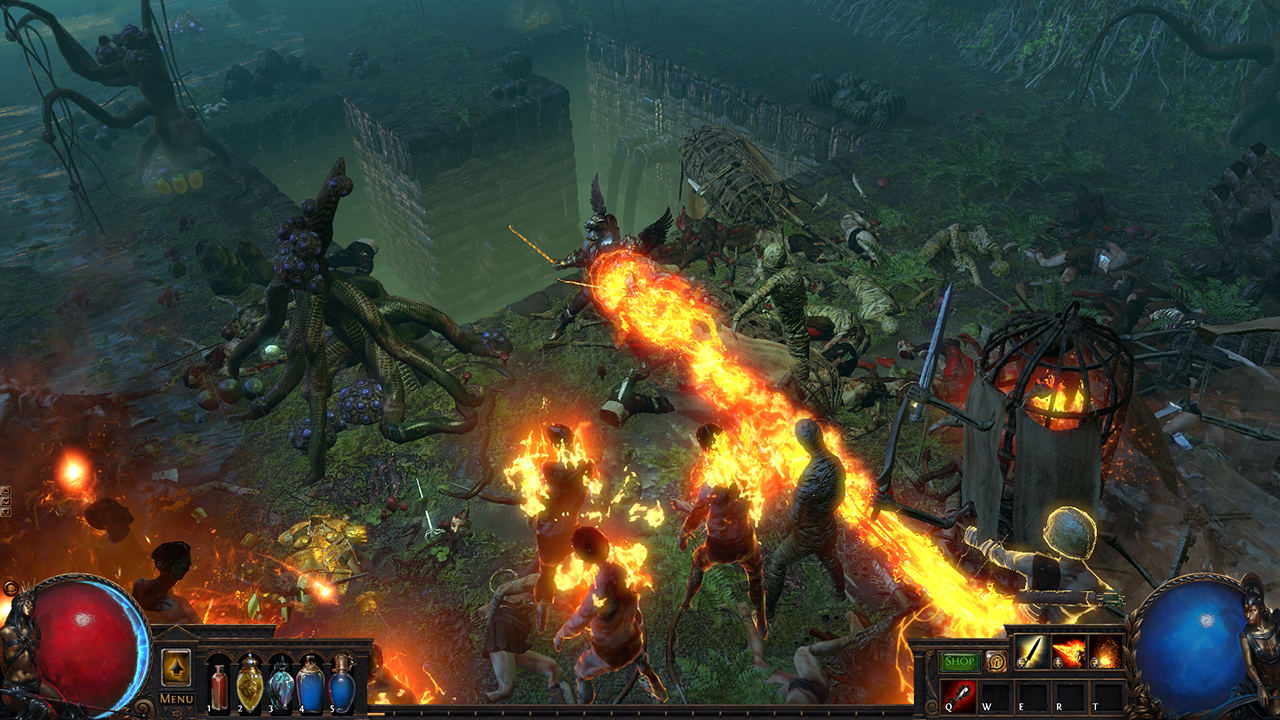Use the teal crystal flask in slot 3
The height and width of the screenshot is (720, 1280).
(280, 684)
